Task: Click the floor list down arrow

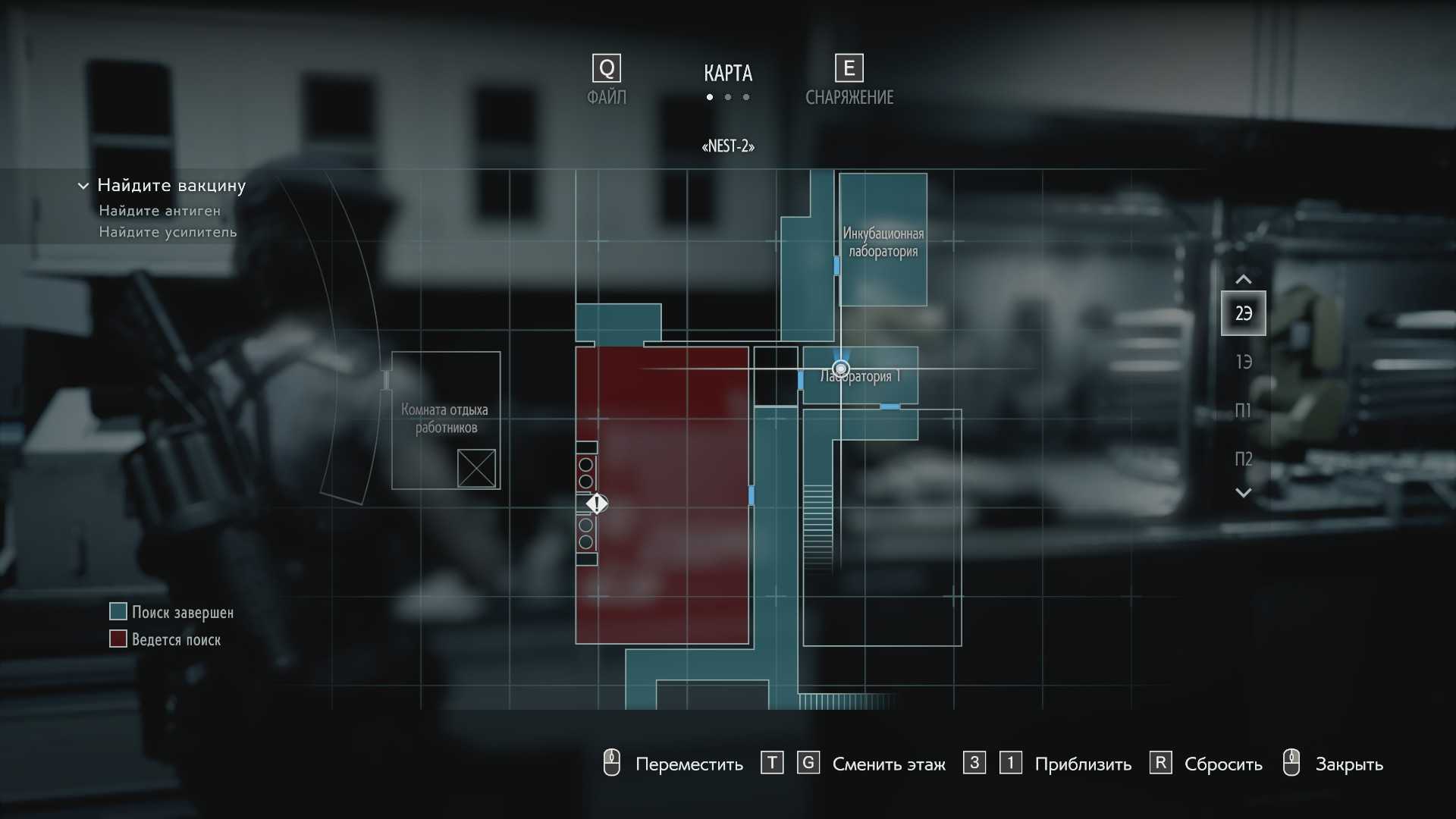Action: (x=1243, y=493)
